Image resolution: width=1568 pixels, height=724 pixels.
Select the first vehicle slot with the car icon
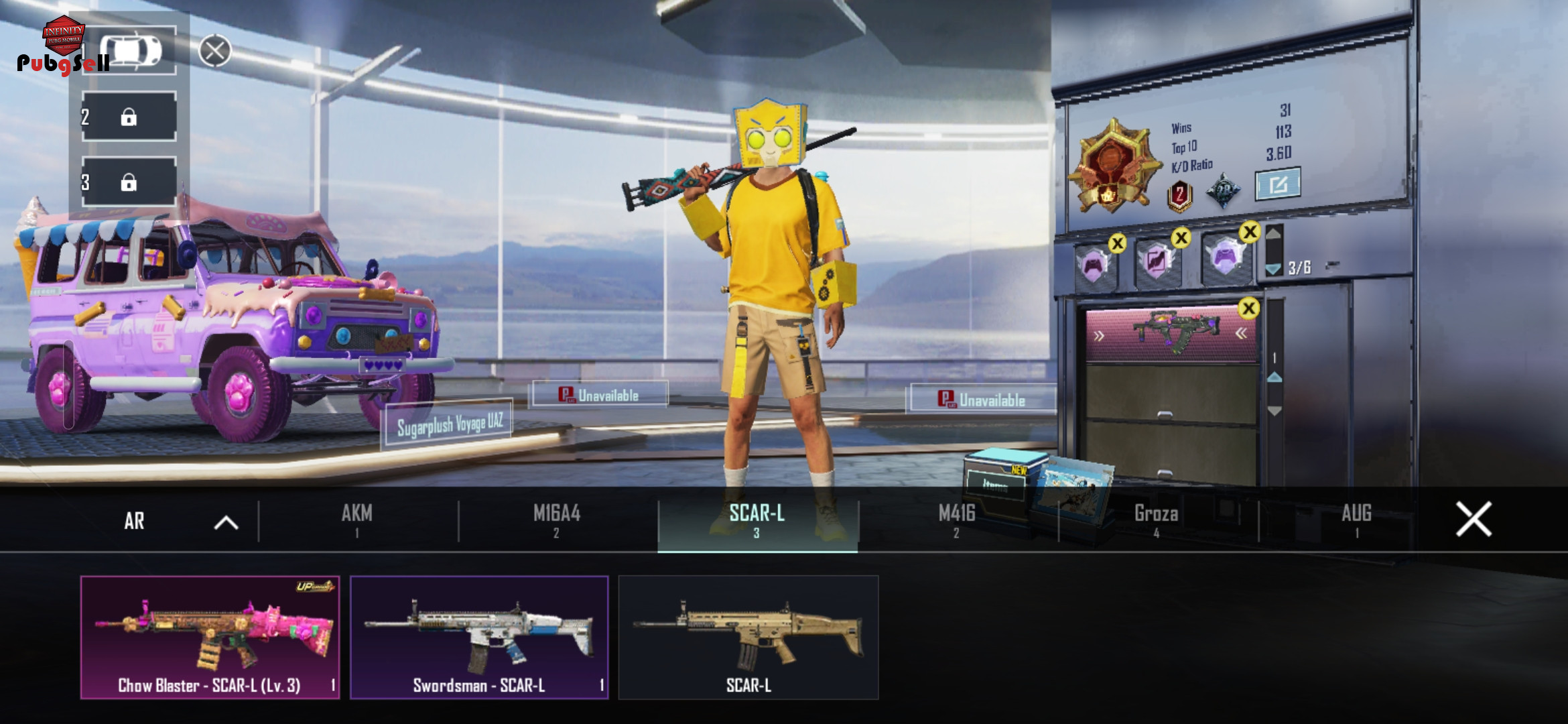coord(130,51)
